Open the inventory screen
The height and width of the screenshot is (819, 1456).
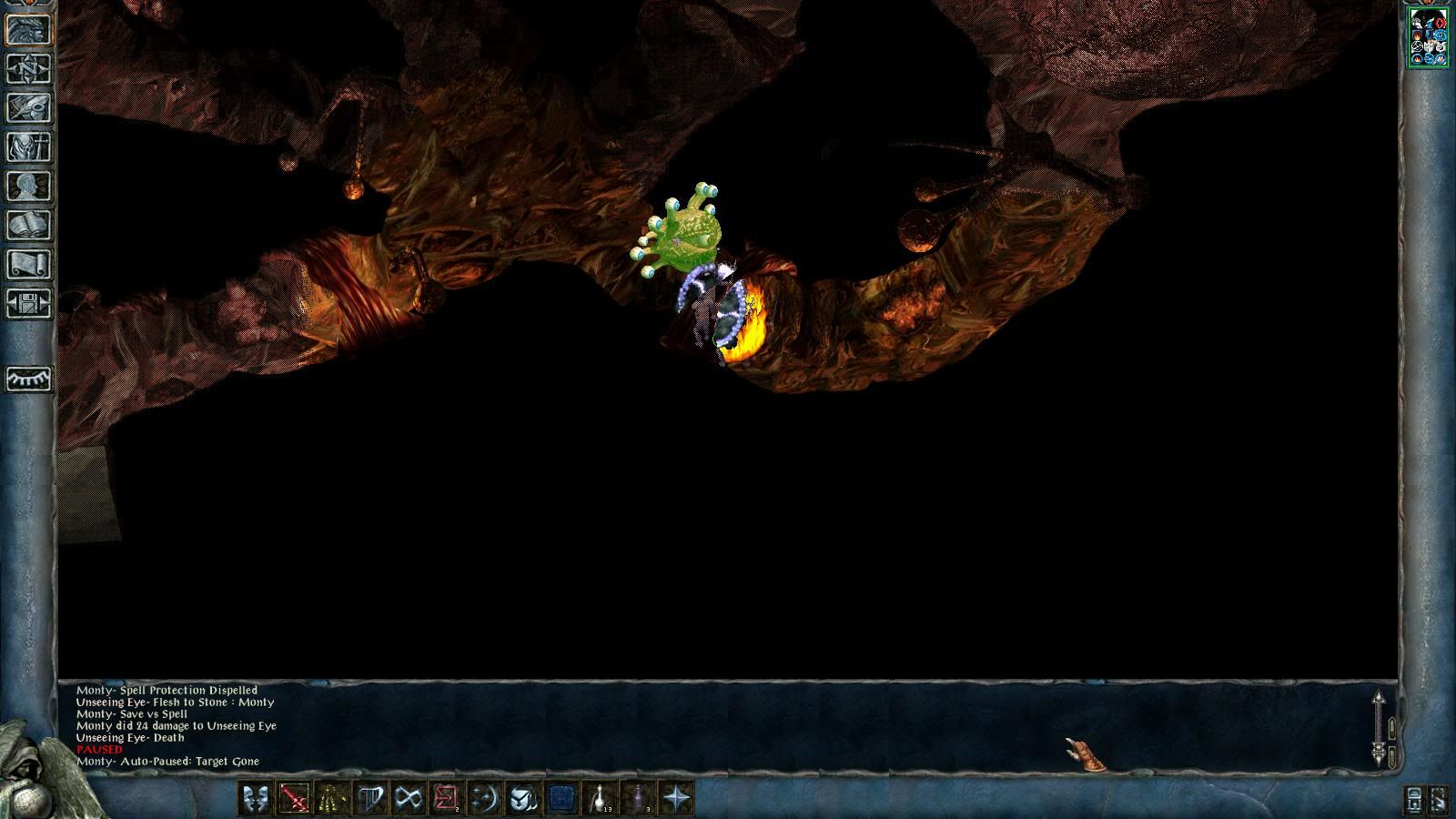tap(28, 147)
